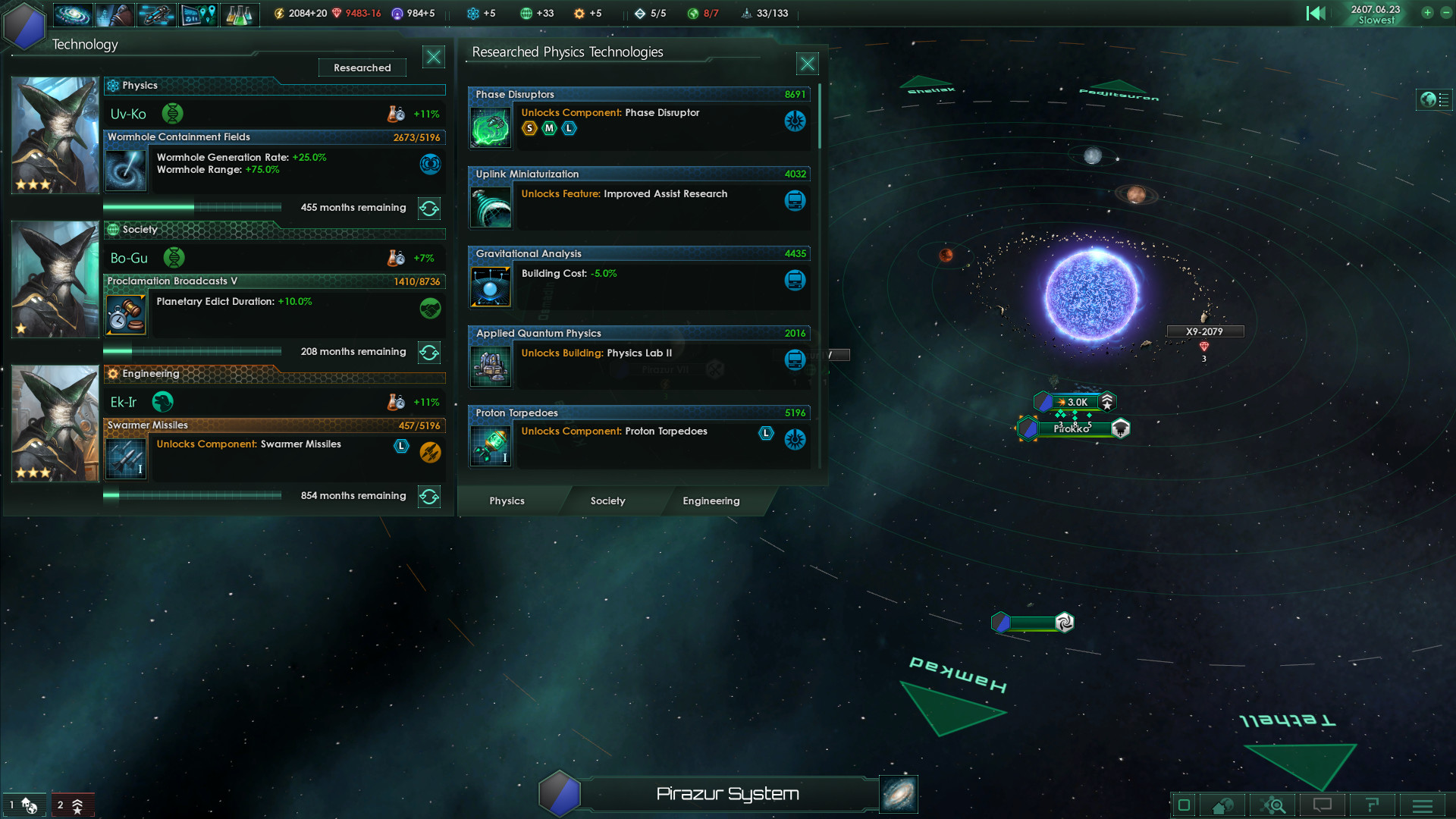Click the energy credits lightning icon

click(x=278, y=13)
